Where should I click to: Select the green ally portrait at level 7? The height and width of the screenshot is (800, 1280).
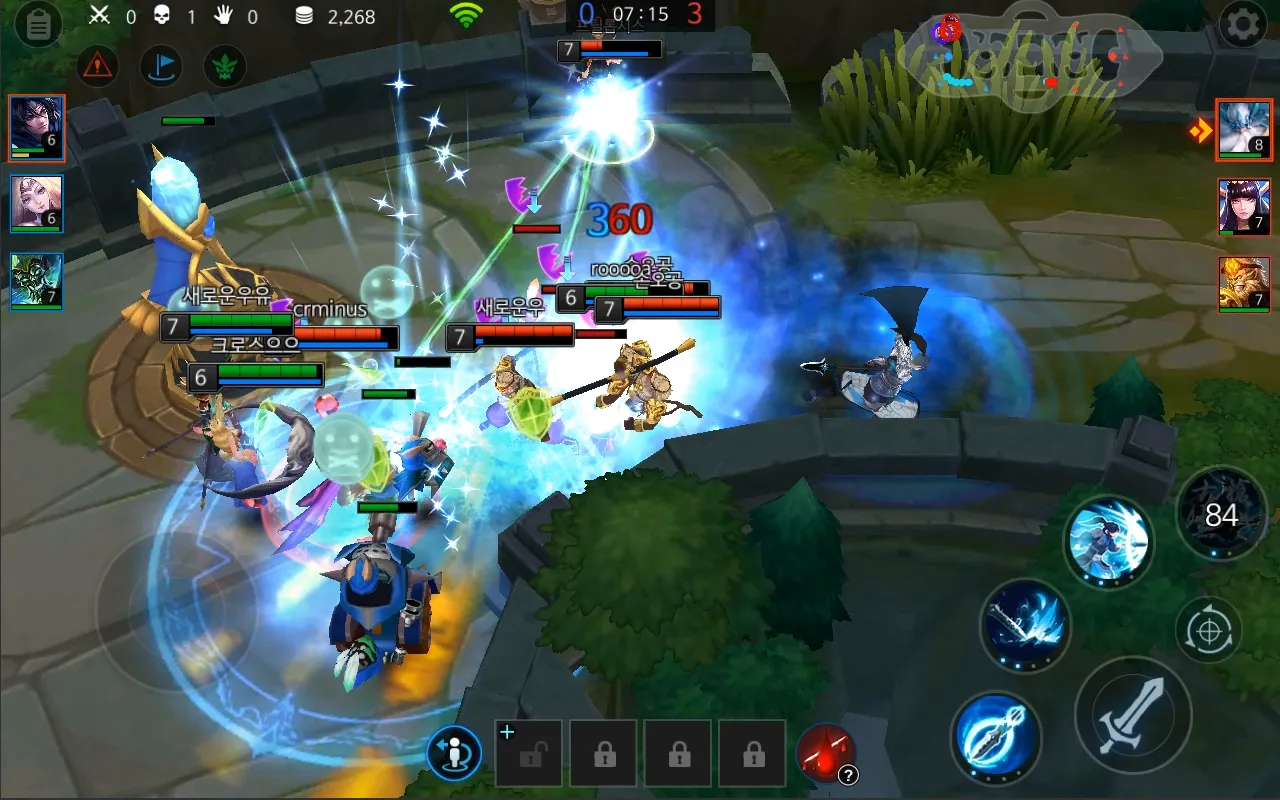point(37,281)
